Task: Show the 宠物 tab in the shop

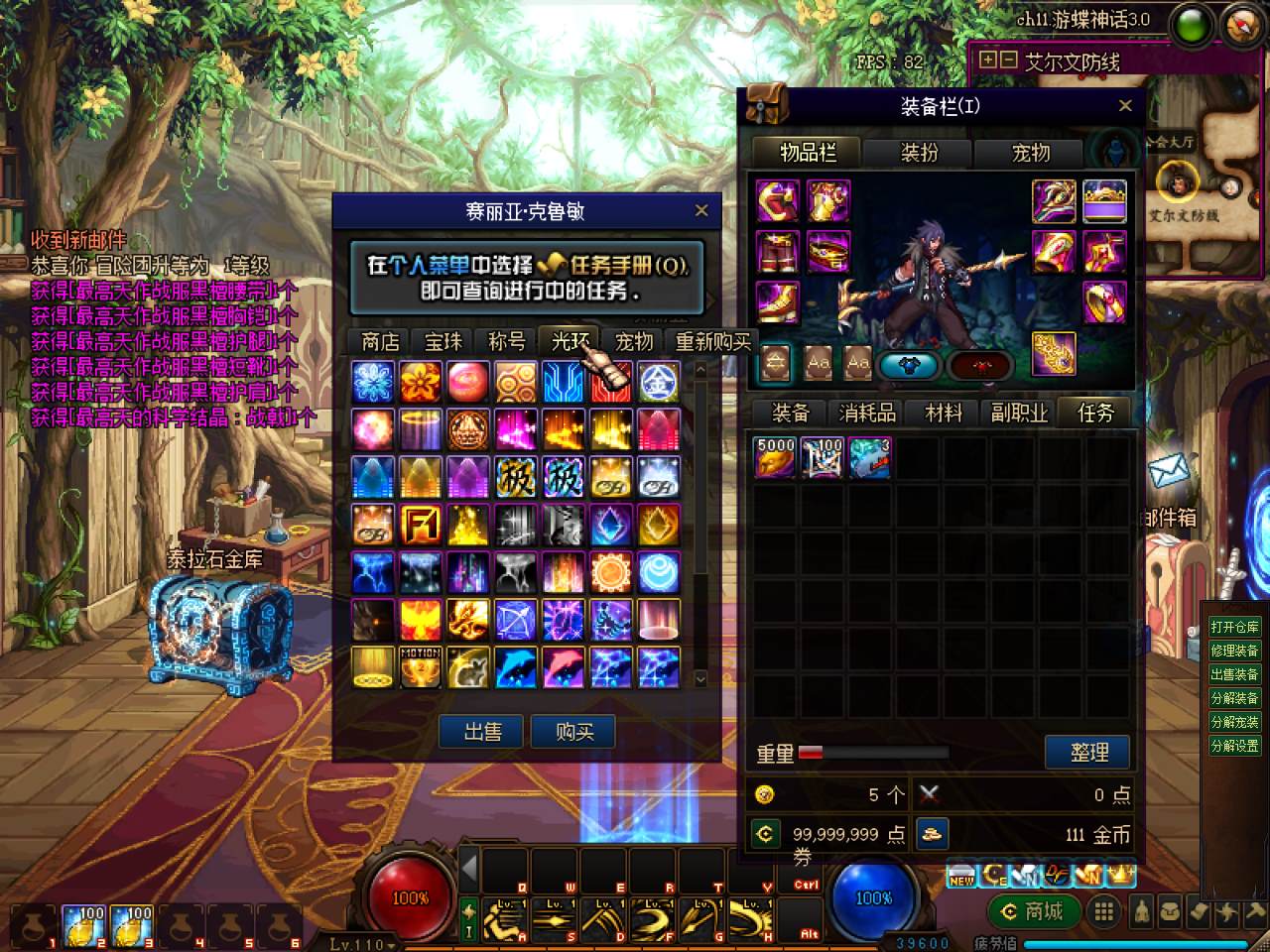Action: (634, 342)
